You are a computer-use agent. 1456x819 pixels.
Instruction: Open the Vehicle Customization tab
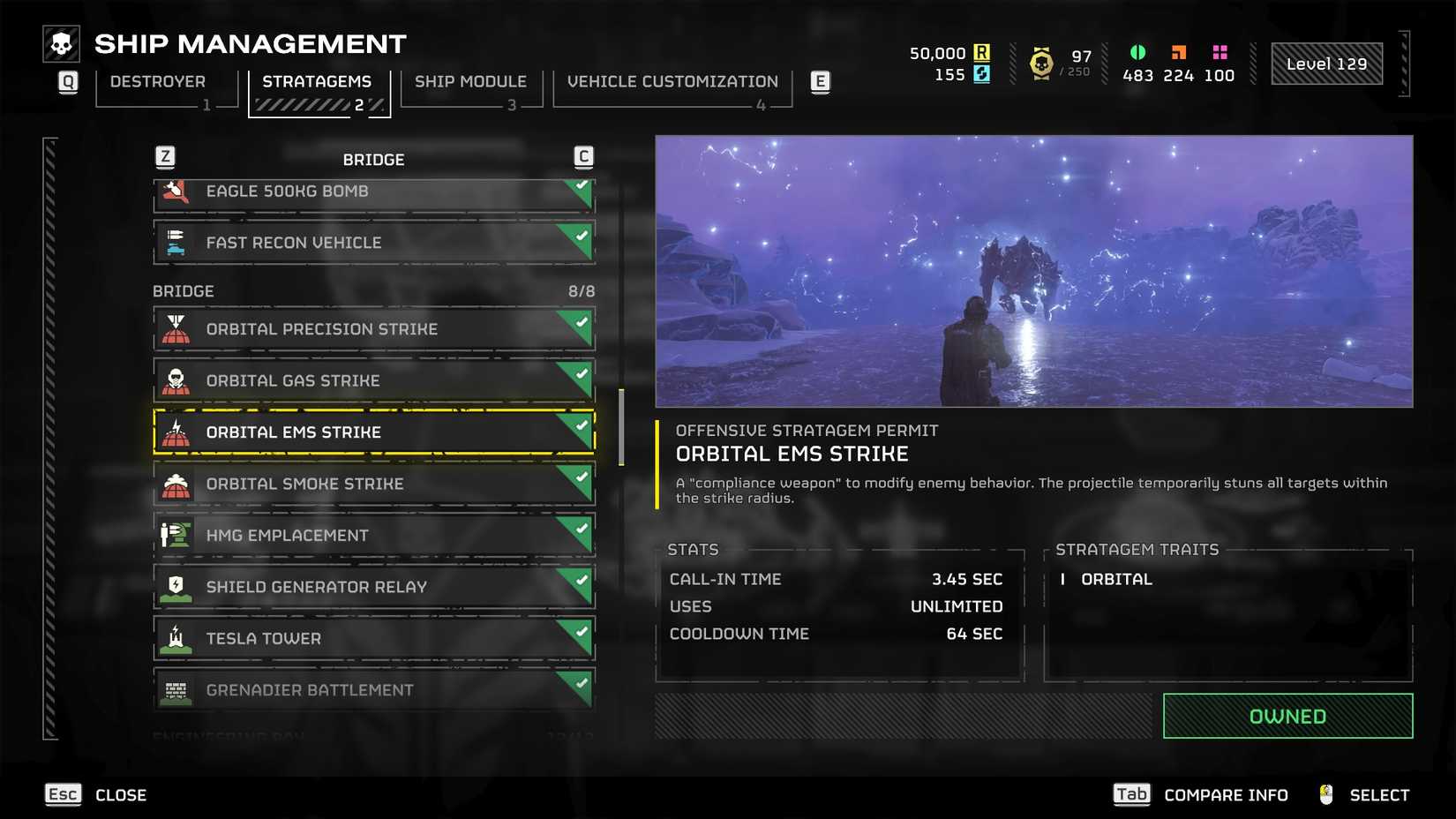point(672,81)
